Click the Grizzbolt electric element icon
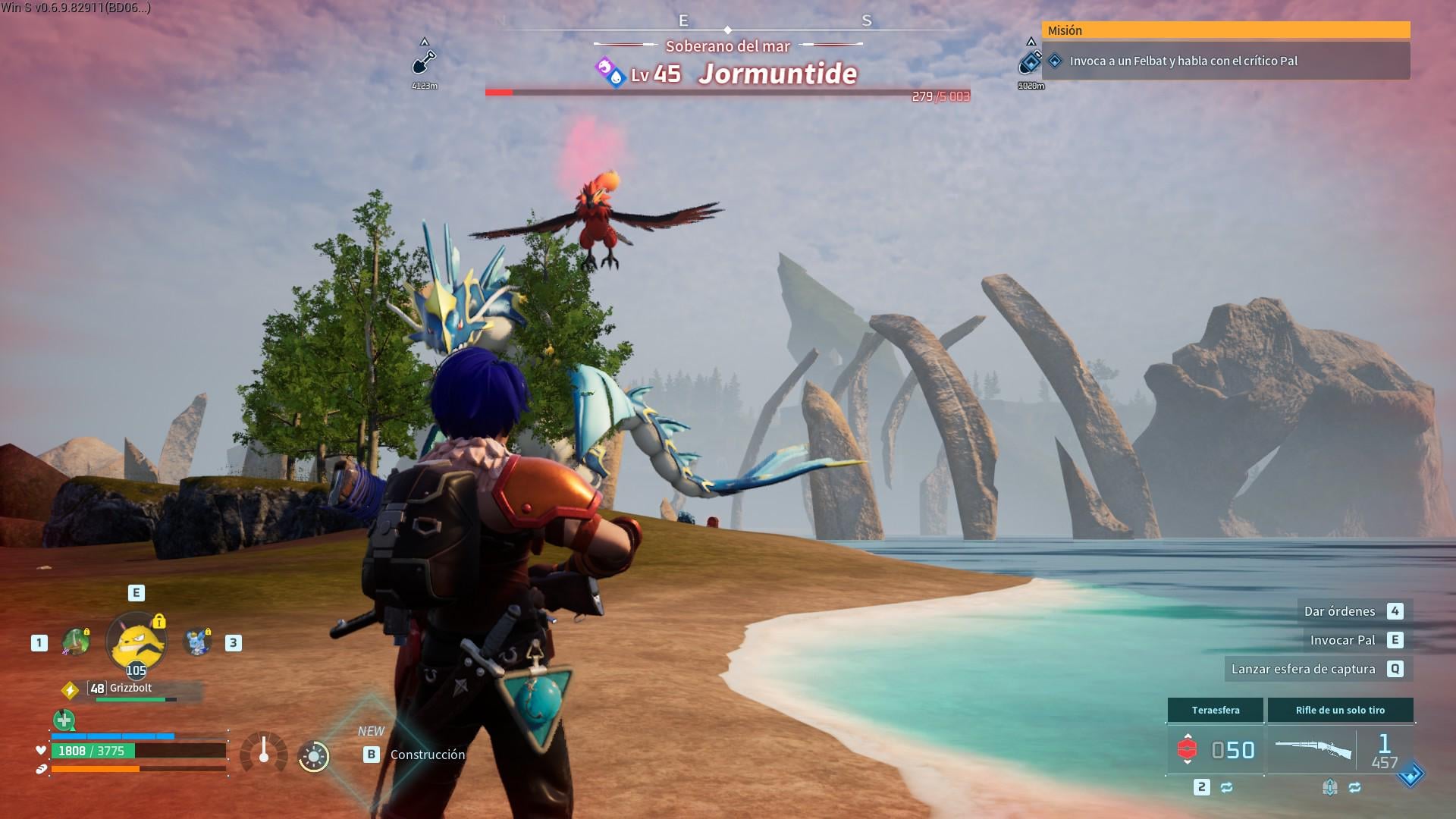Viewport: 1456px width, 819px height. coord(70,690)
